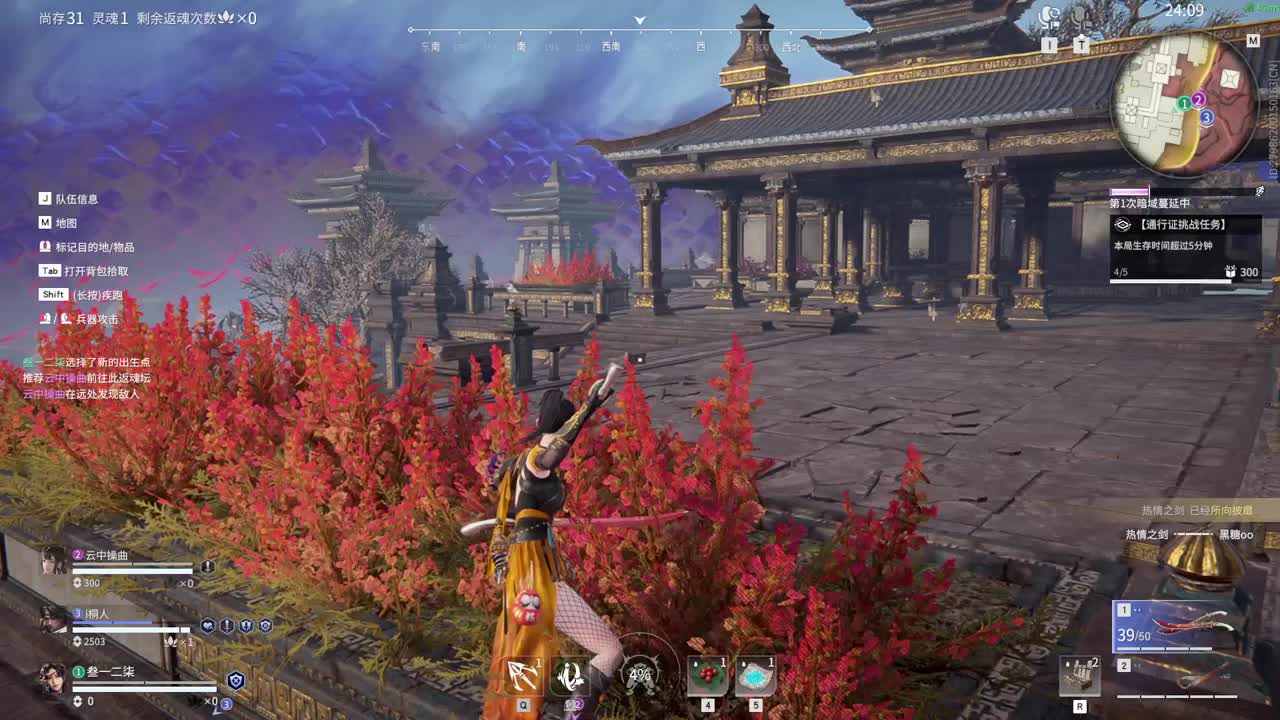The height and width of the screenshot is (720, 1280).
Task: Toggle the voice chat microphone icon
Action: pyautogui.click(x=1078, y=16)
